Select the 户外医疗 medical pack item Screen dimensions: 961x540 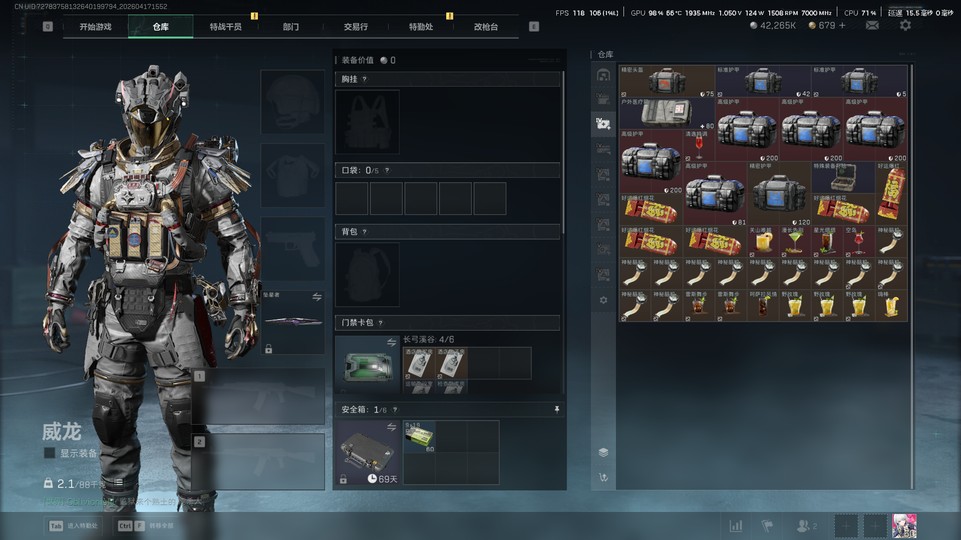tap(667, 113)
